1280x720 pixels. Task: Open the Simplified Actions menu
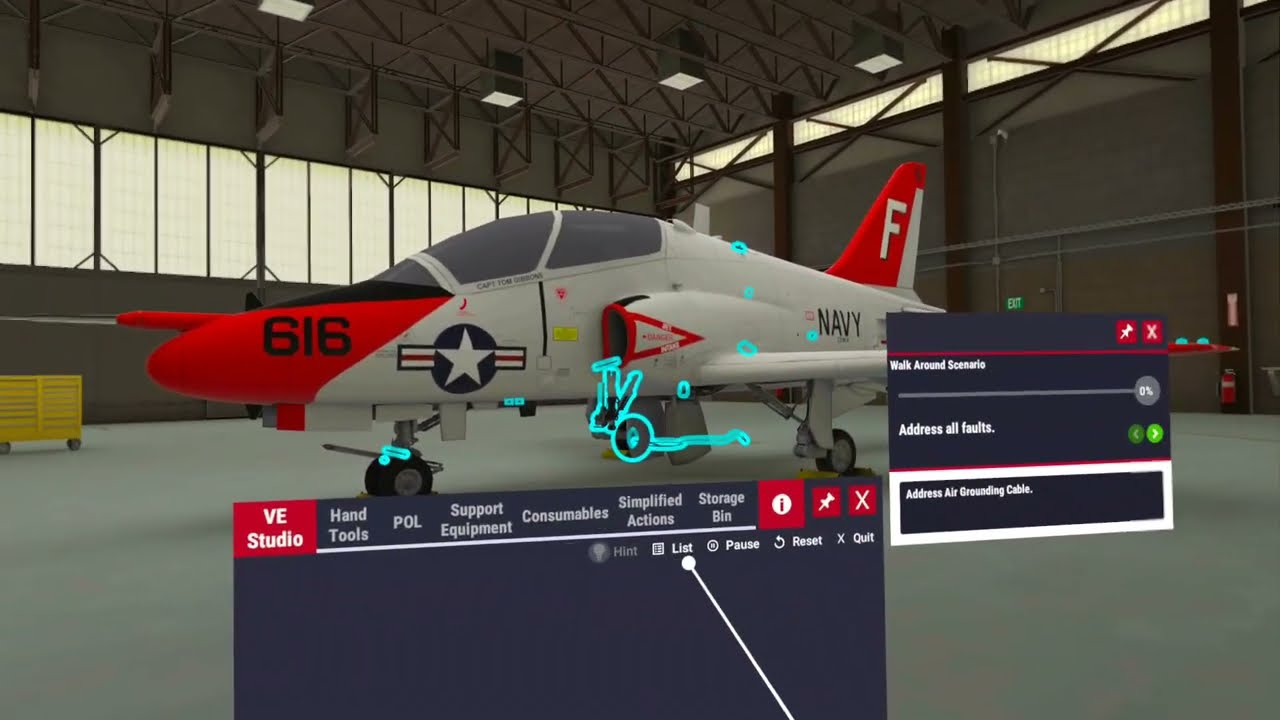(x=650, y=512)
